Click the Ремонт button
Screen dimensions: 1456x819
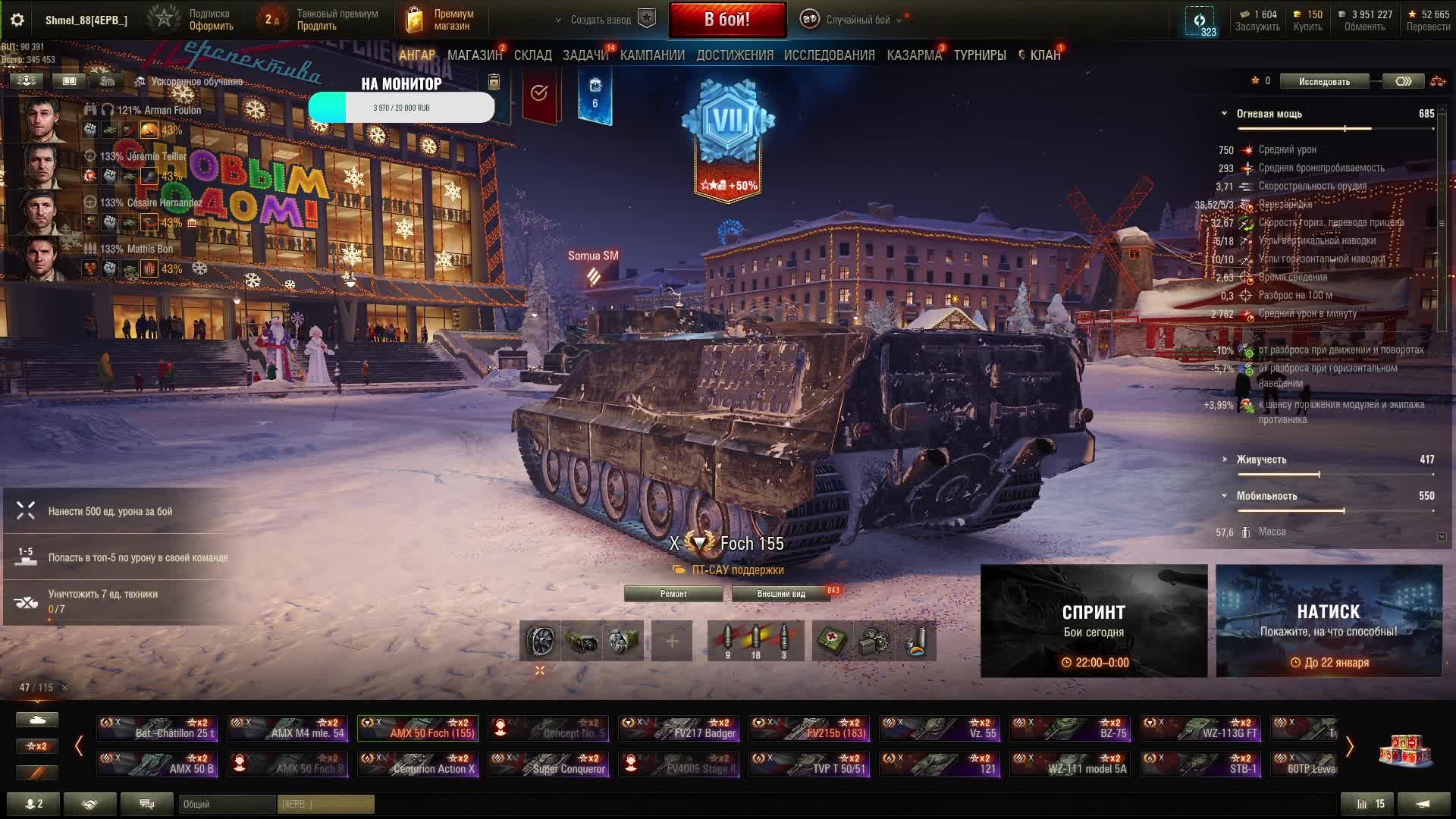673,594
